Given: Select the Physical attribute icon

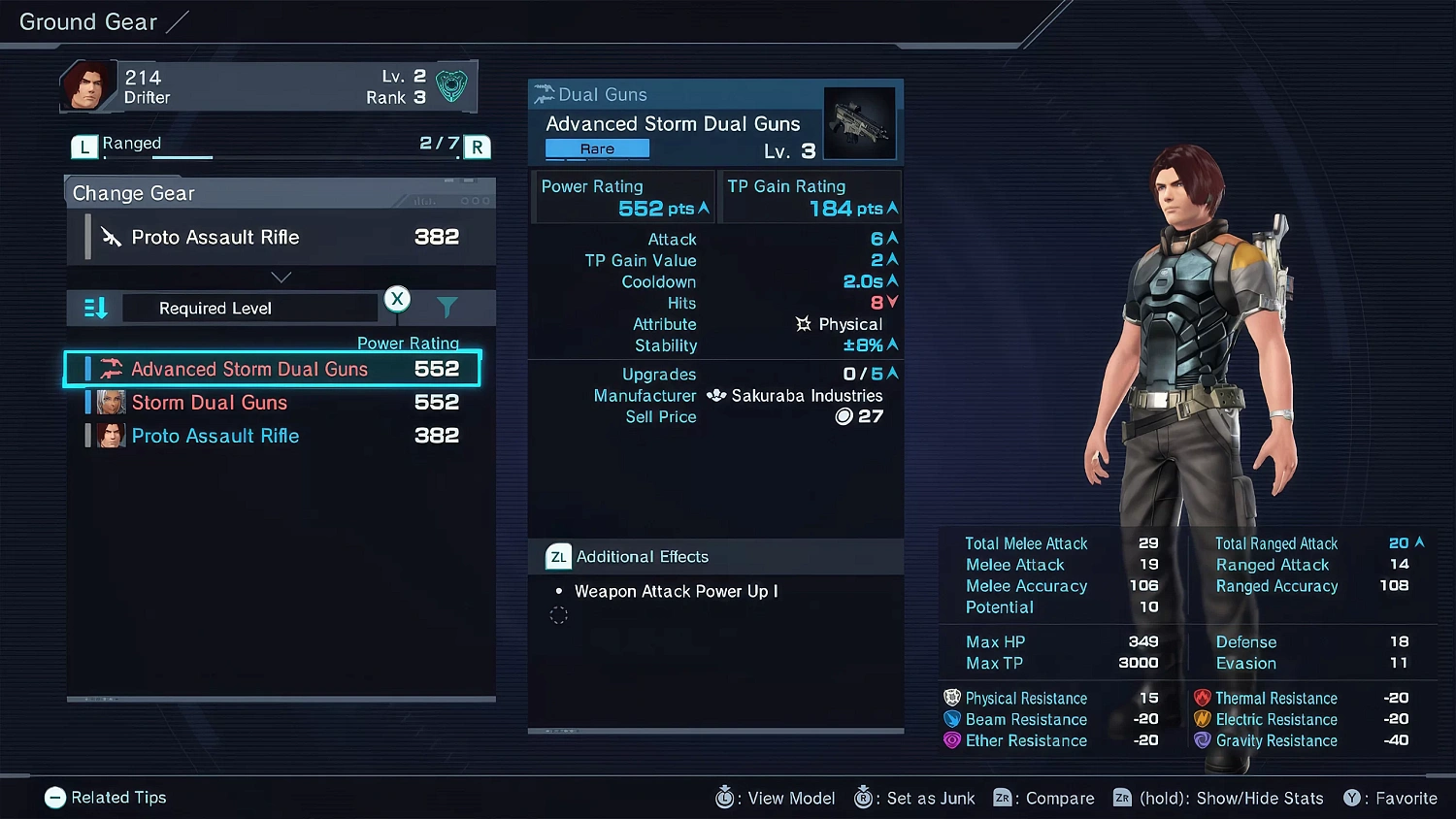Looking at the screenshot, I should point(804,323).
